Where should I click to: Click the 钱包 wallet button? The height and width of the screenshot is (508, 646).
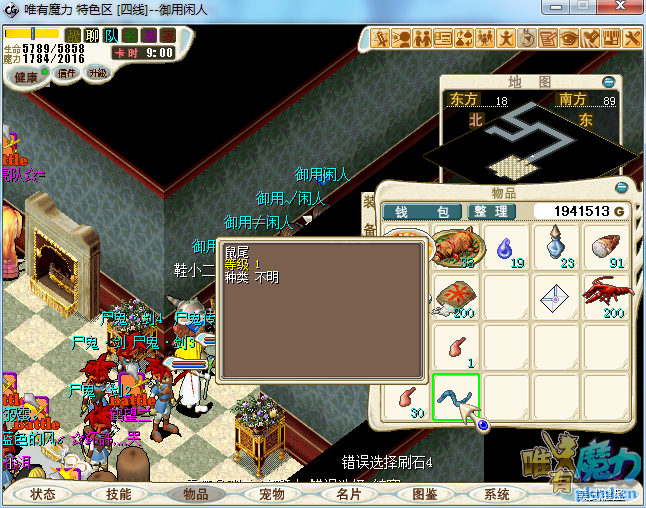click(422, 212)
